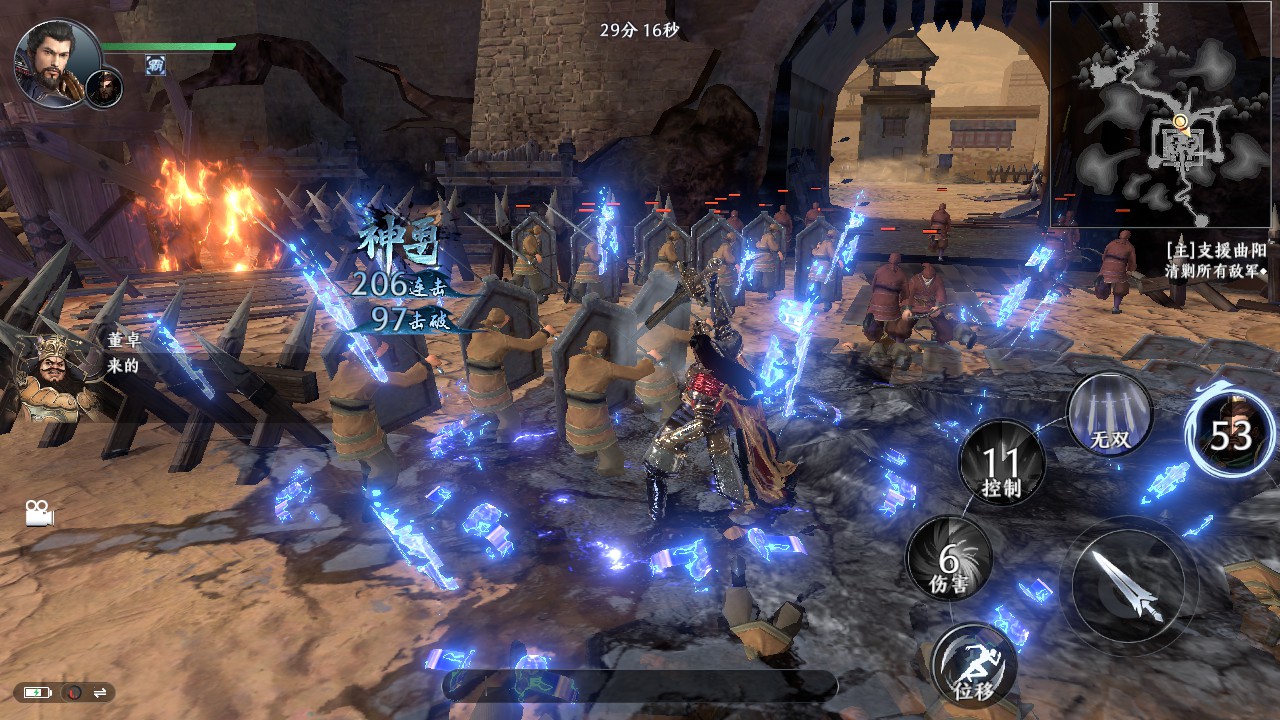Image resolution: width=1280 pixels, height=720 pixels.
Task: Open the battlefield minimap
Action: pyautogui.click(x=1160, y=114)
